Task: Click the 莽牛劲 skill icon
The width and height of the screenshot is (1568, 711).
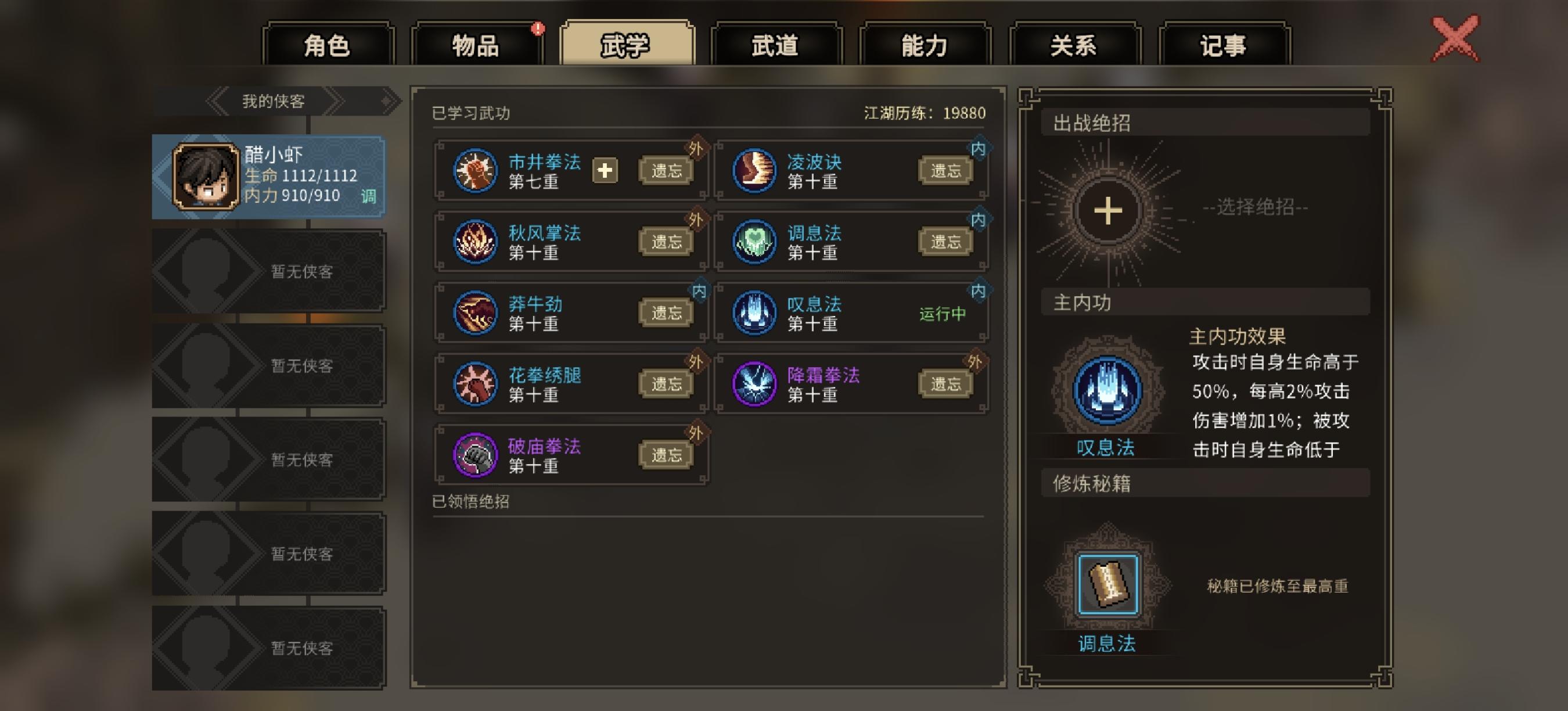Action: coord(476,314)
